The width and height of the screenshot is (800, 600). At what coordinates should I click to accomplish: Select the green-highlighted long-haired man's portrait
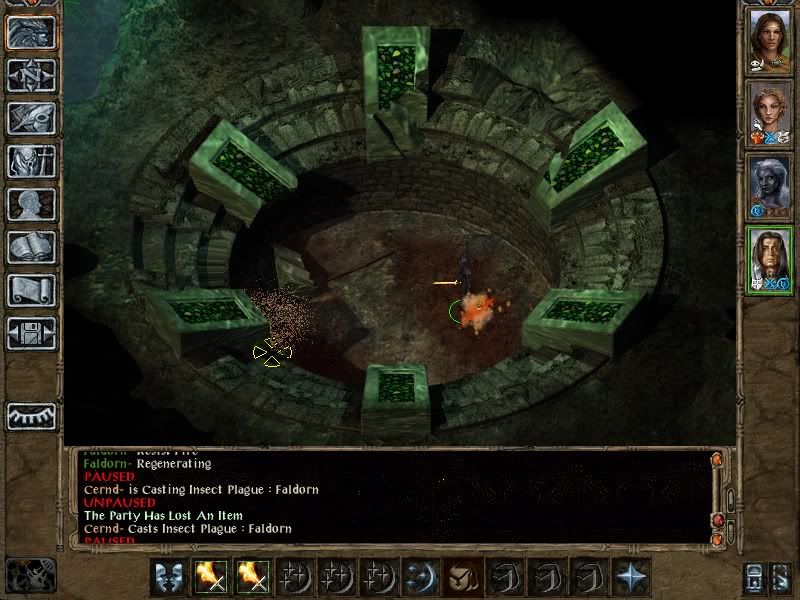(769, 260)
